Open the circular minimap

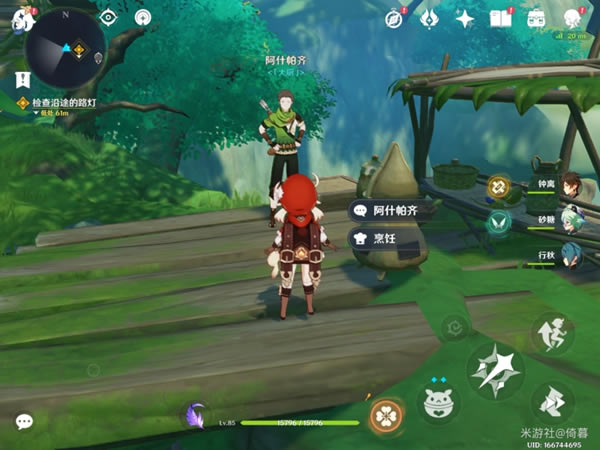(65, 47)
